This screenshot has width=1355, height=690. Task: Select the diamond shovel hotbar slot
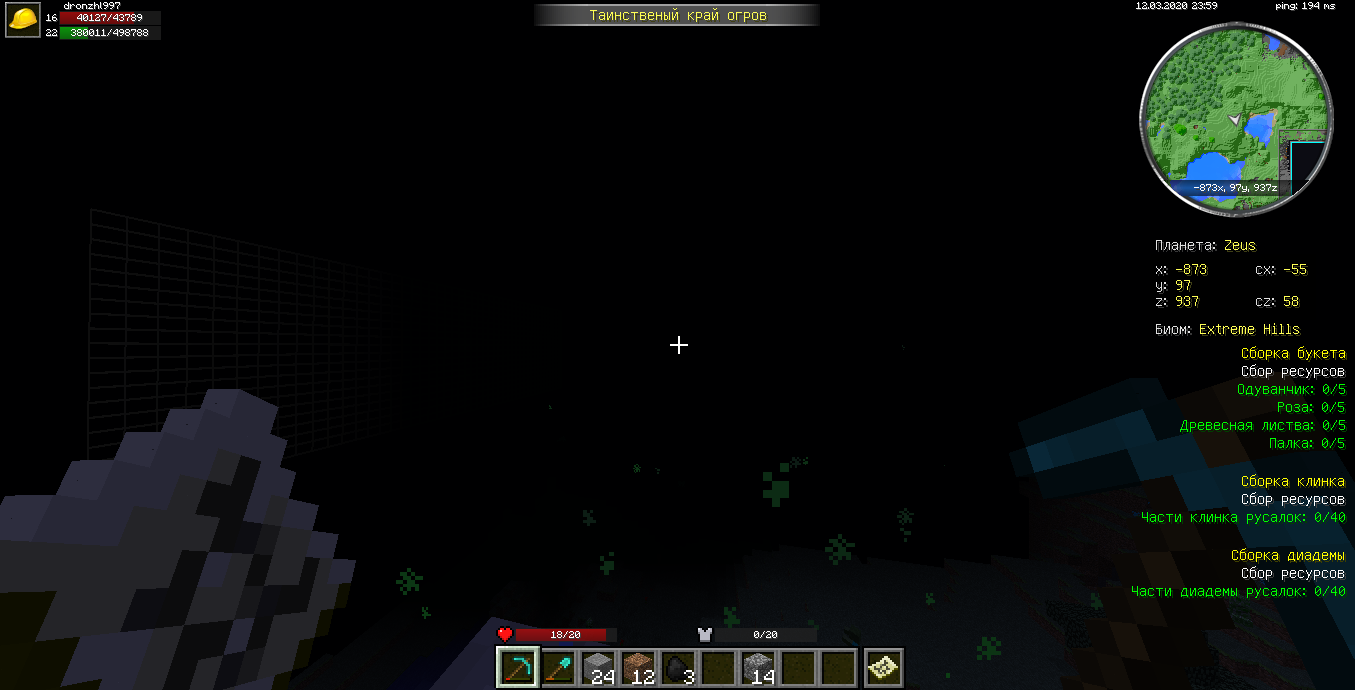pos(559,667)
